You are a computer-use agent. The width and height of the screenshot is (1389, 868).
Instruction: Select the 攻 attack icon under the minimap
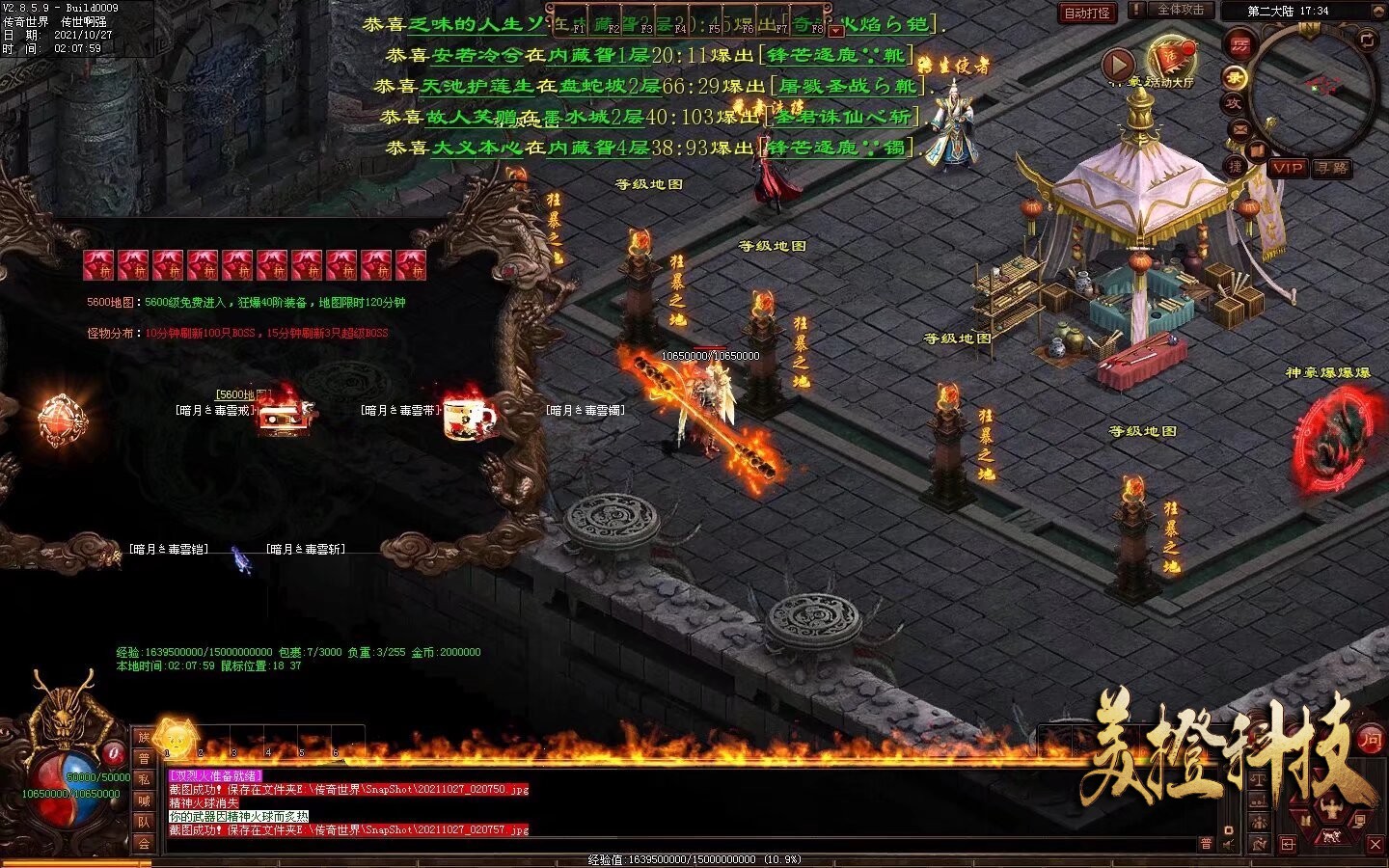coord(1236,103)
